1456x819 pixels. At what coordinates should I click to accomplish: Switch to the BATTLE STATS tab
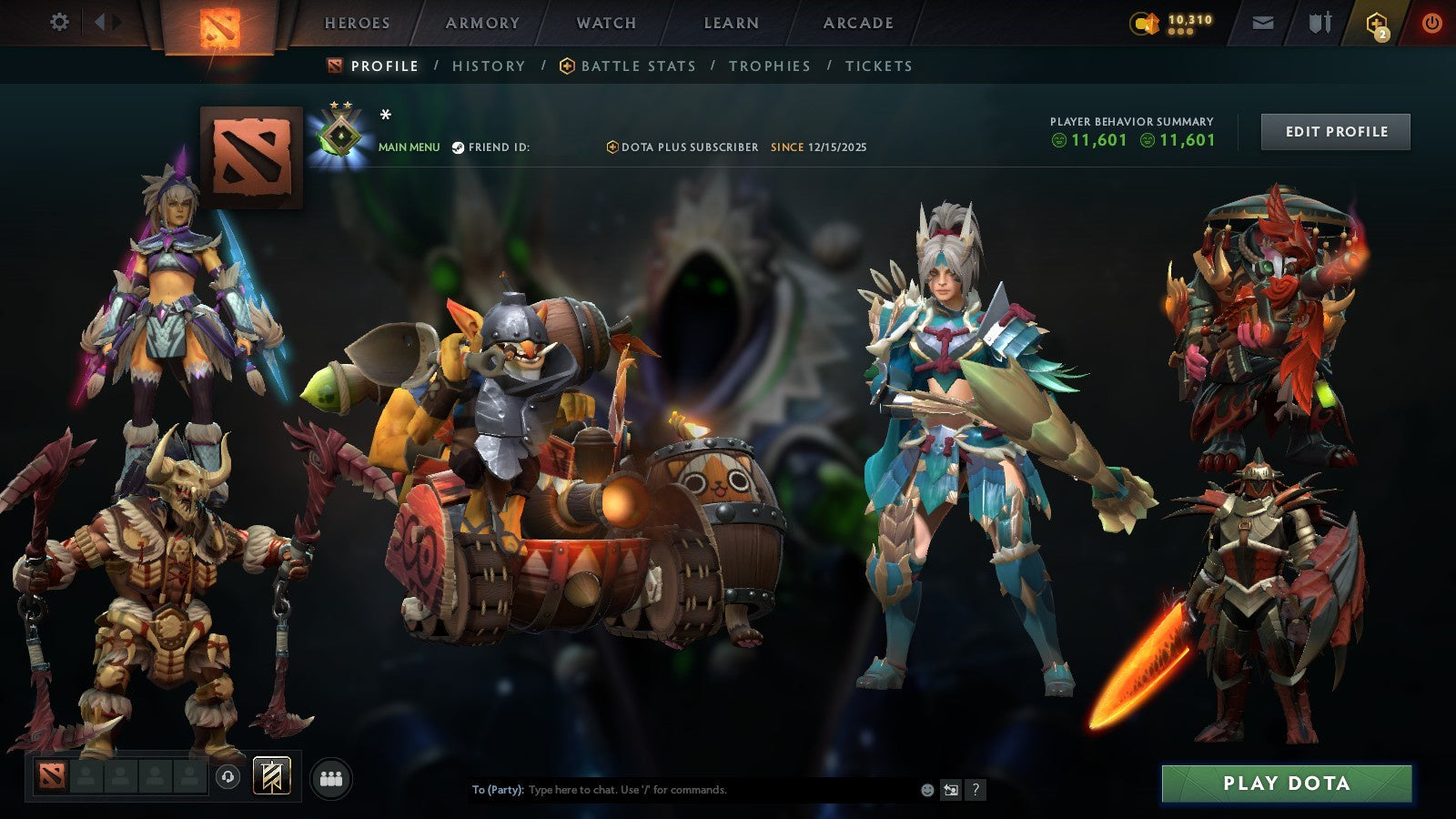coord(637,66)
